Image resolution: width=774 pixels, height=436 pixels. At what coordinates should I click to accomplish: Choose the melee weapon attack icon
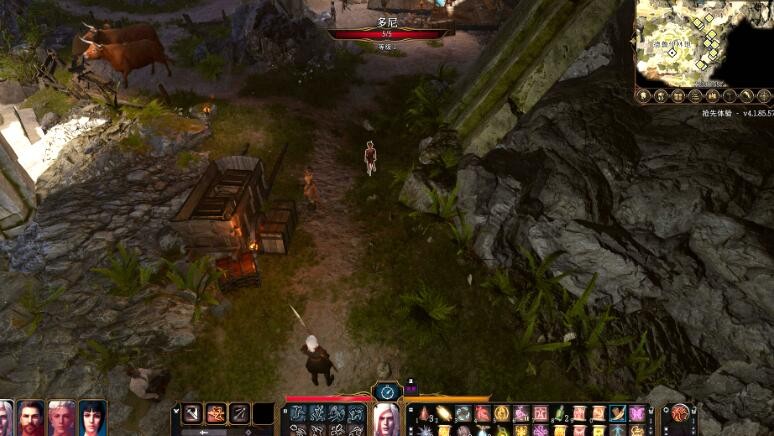191,413
